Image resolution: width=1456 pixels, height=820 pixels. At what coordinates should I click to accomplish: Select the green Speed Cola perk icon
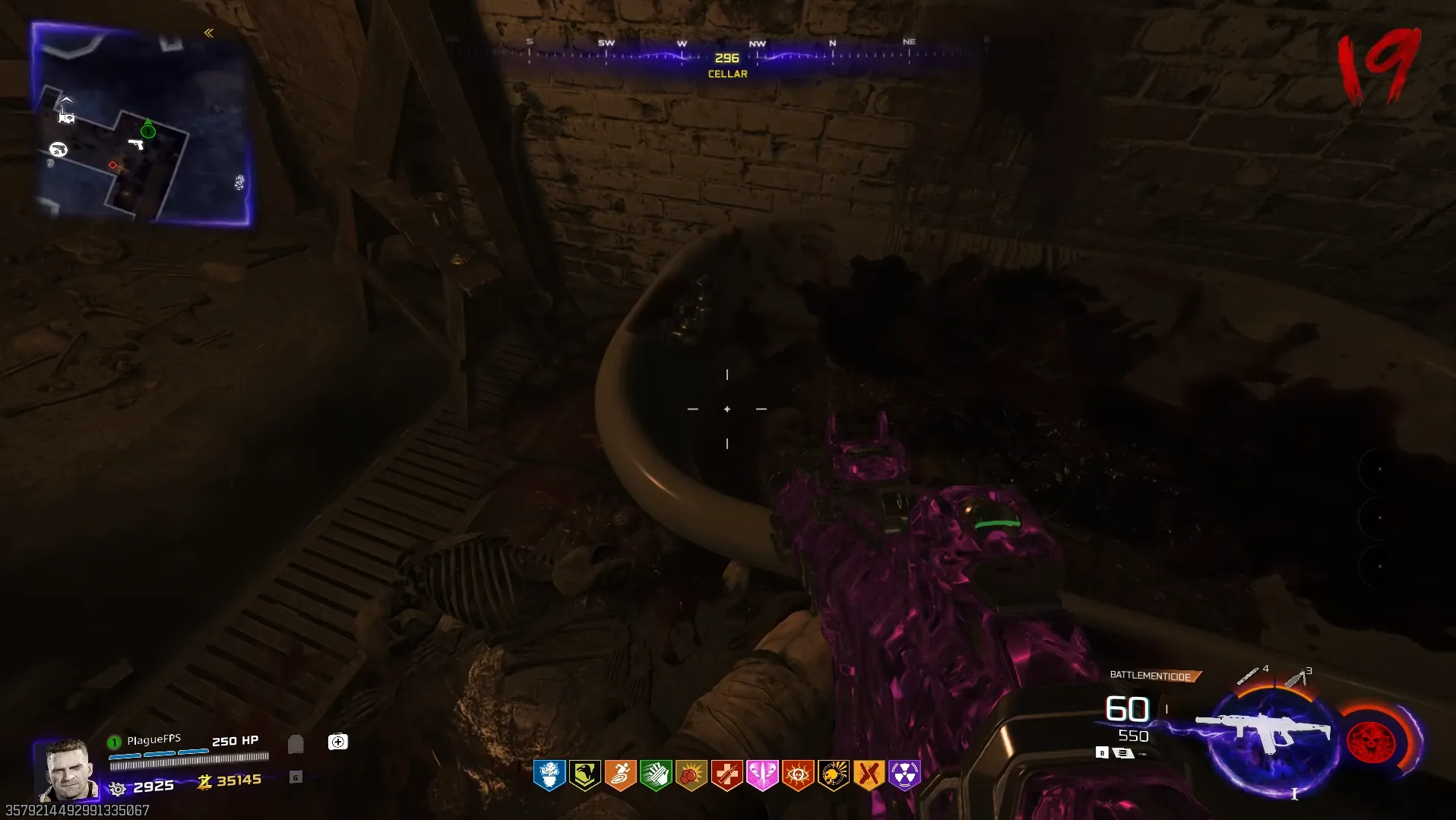(656, 775)
